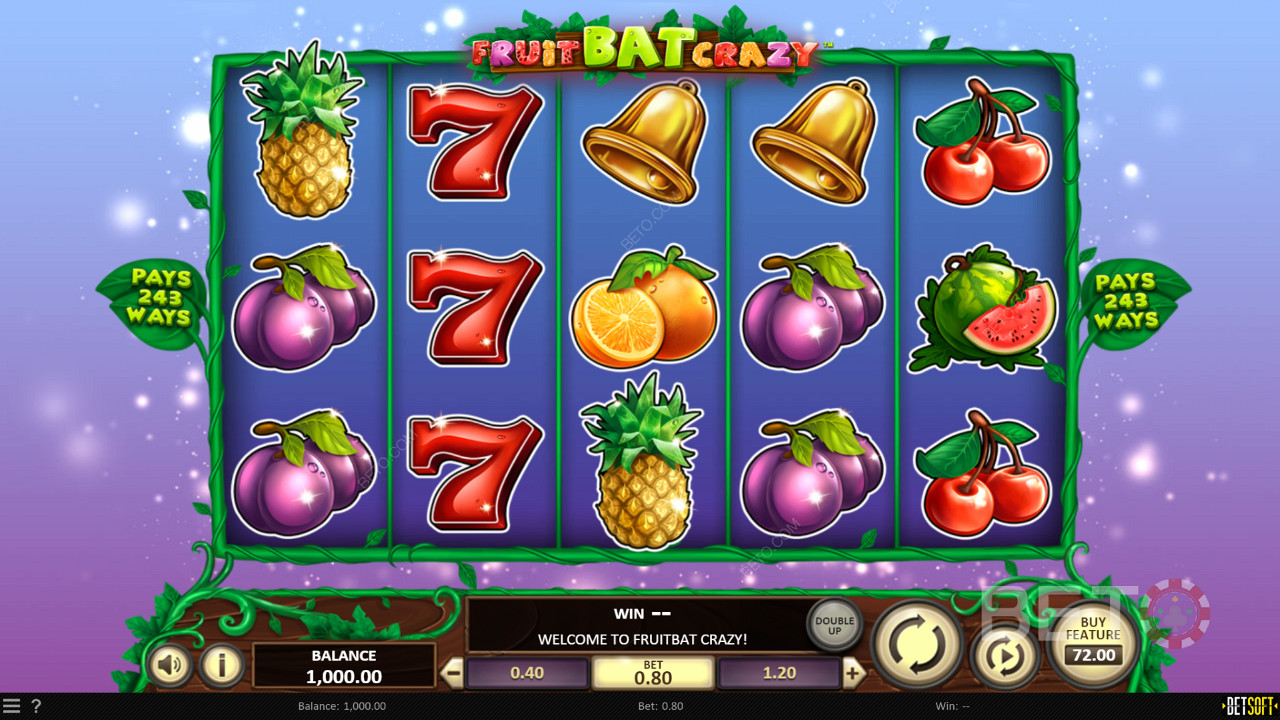The height and width of the screenshot is (720, 1280).
Task: Show help via the question mark icon
Action: click(x=36, y=706)
